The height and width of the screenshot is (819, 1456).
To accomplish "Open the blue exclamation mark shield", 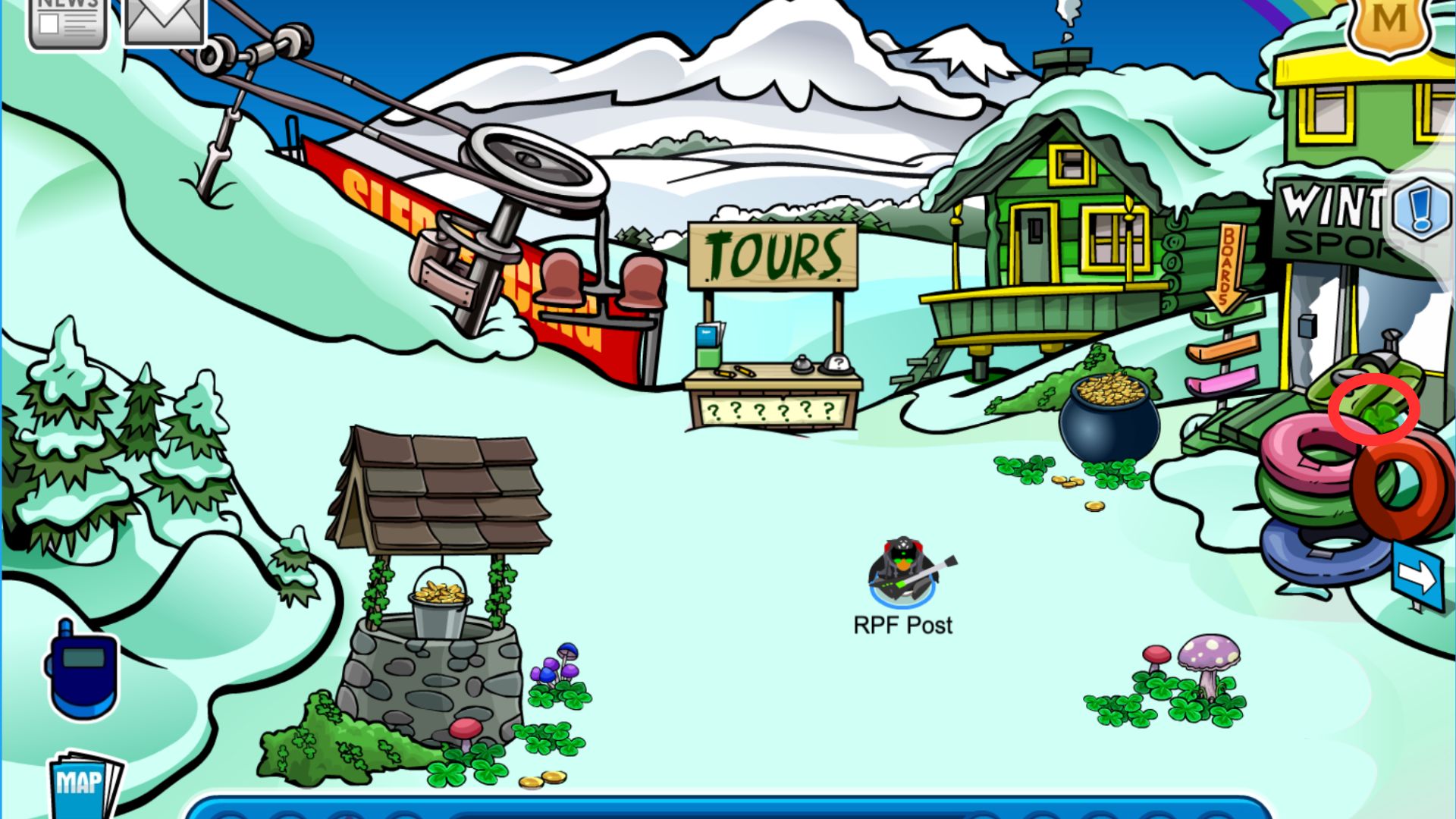I will coord(1420,206).
